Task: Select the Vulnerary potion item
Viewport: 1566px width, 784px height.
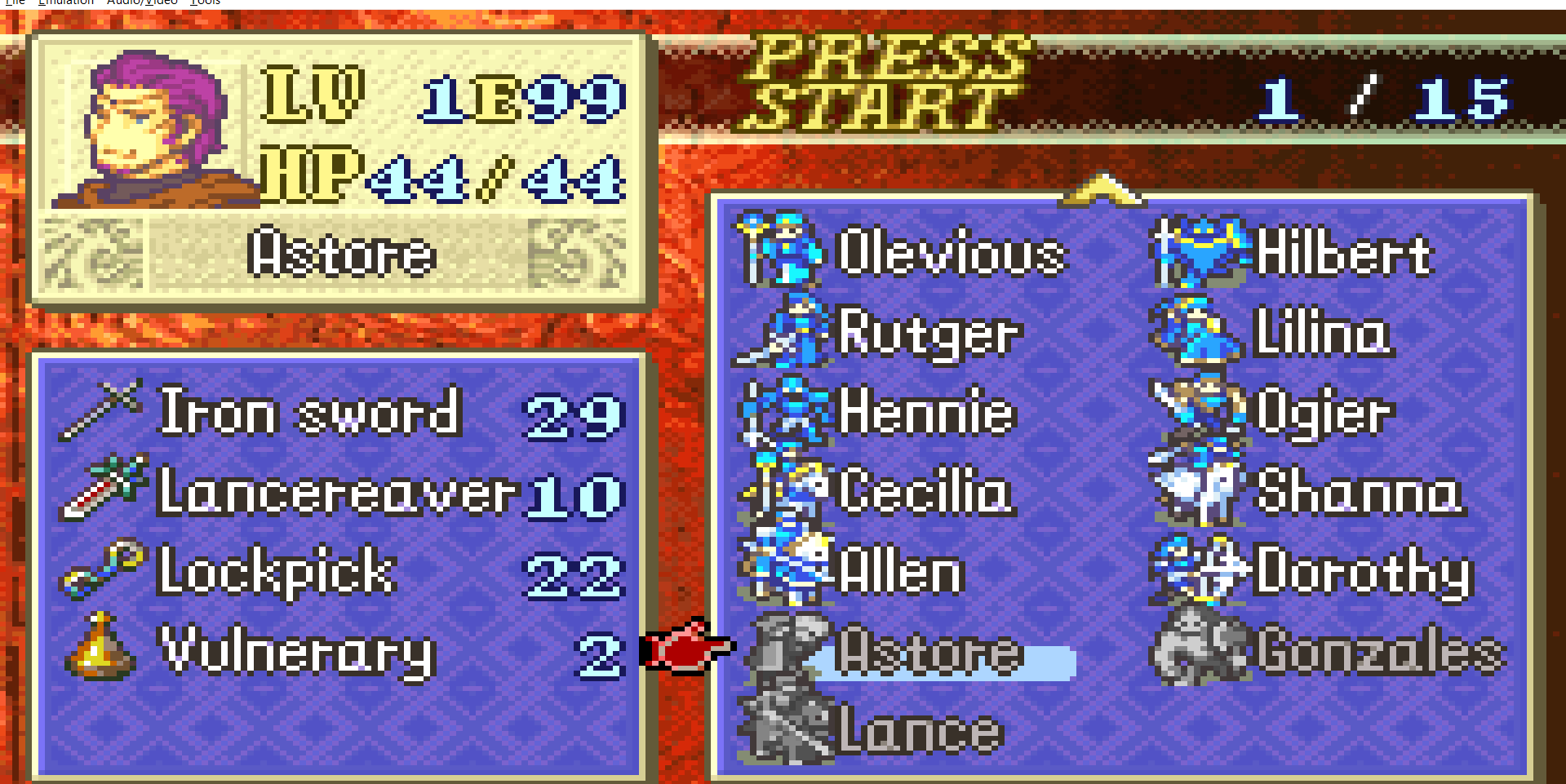Action: (x=297, y=652)
